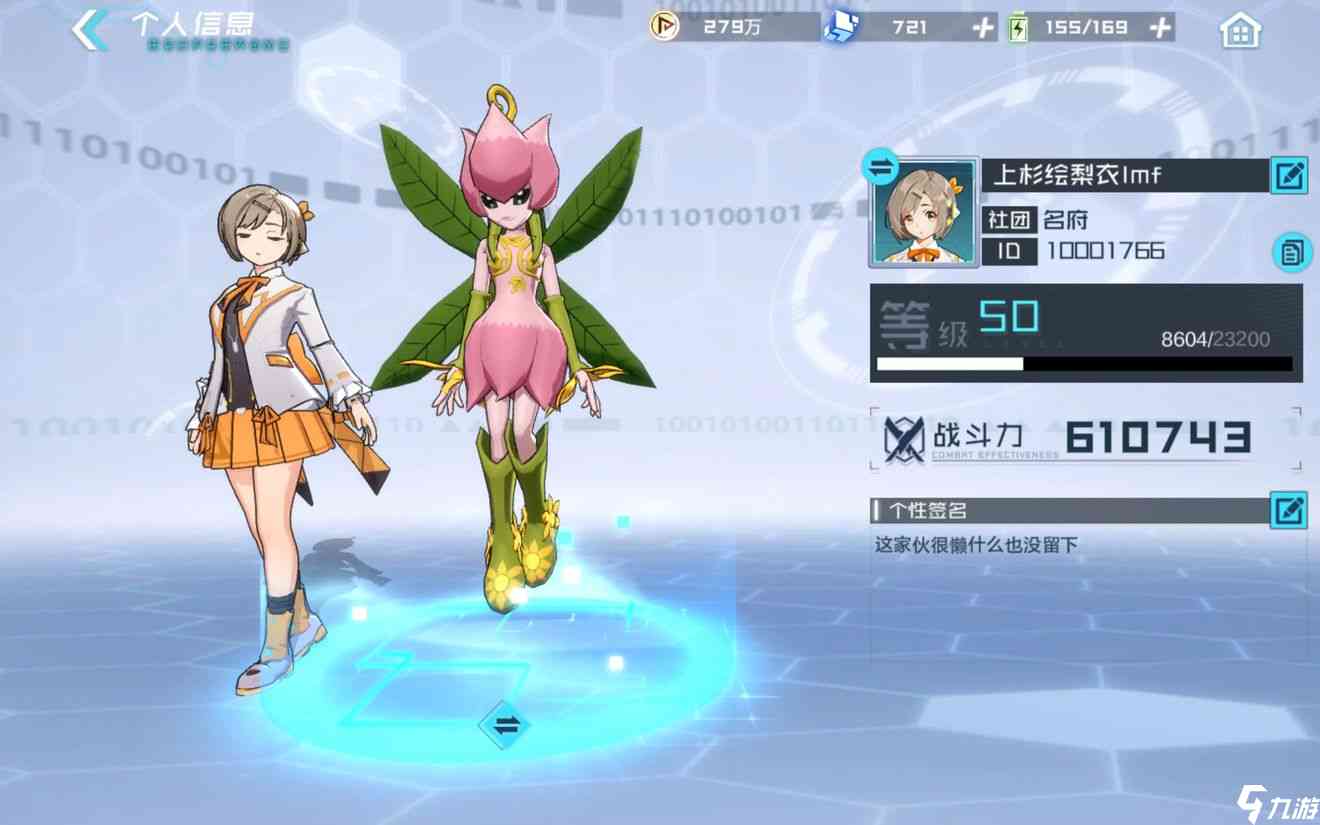Viewport: 1320px width, 825px height.
Task: Open the home screen via house icon
Action: [x=1240, y=30]
